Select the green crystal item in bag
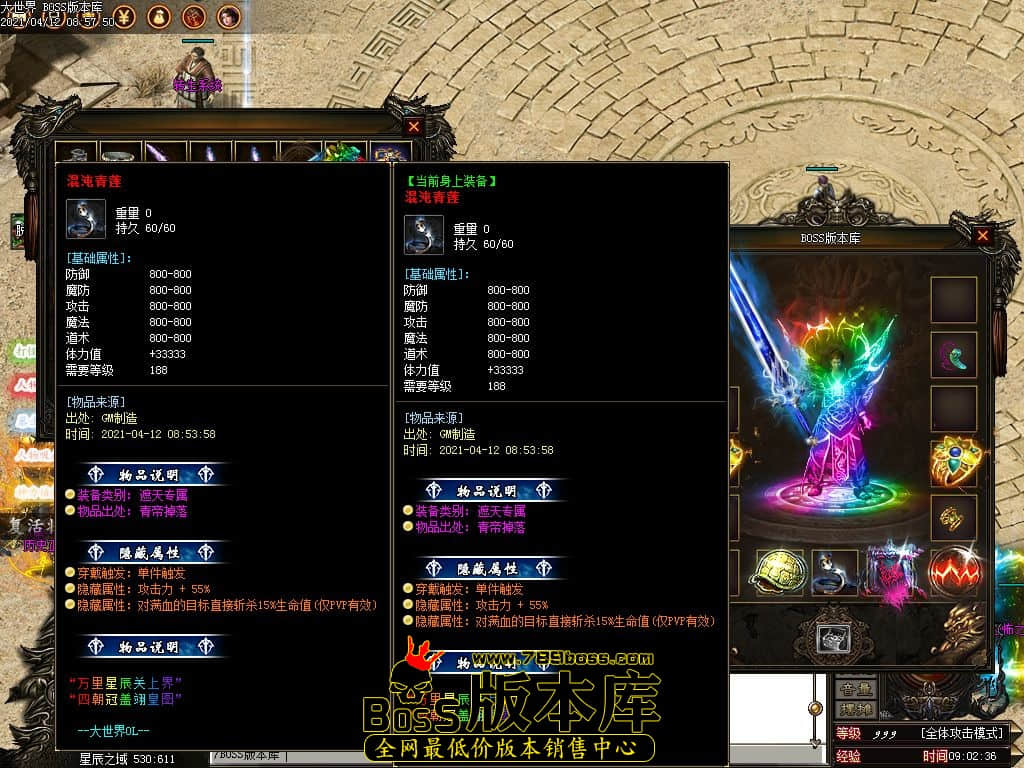Image resolution: width=1024 pixels, height=768 pixels. (x=346, y=155)
